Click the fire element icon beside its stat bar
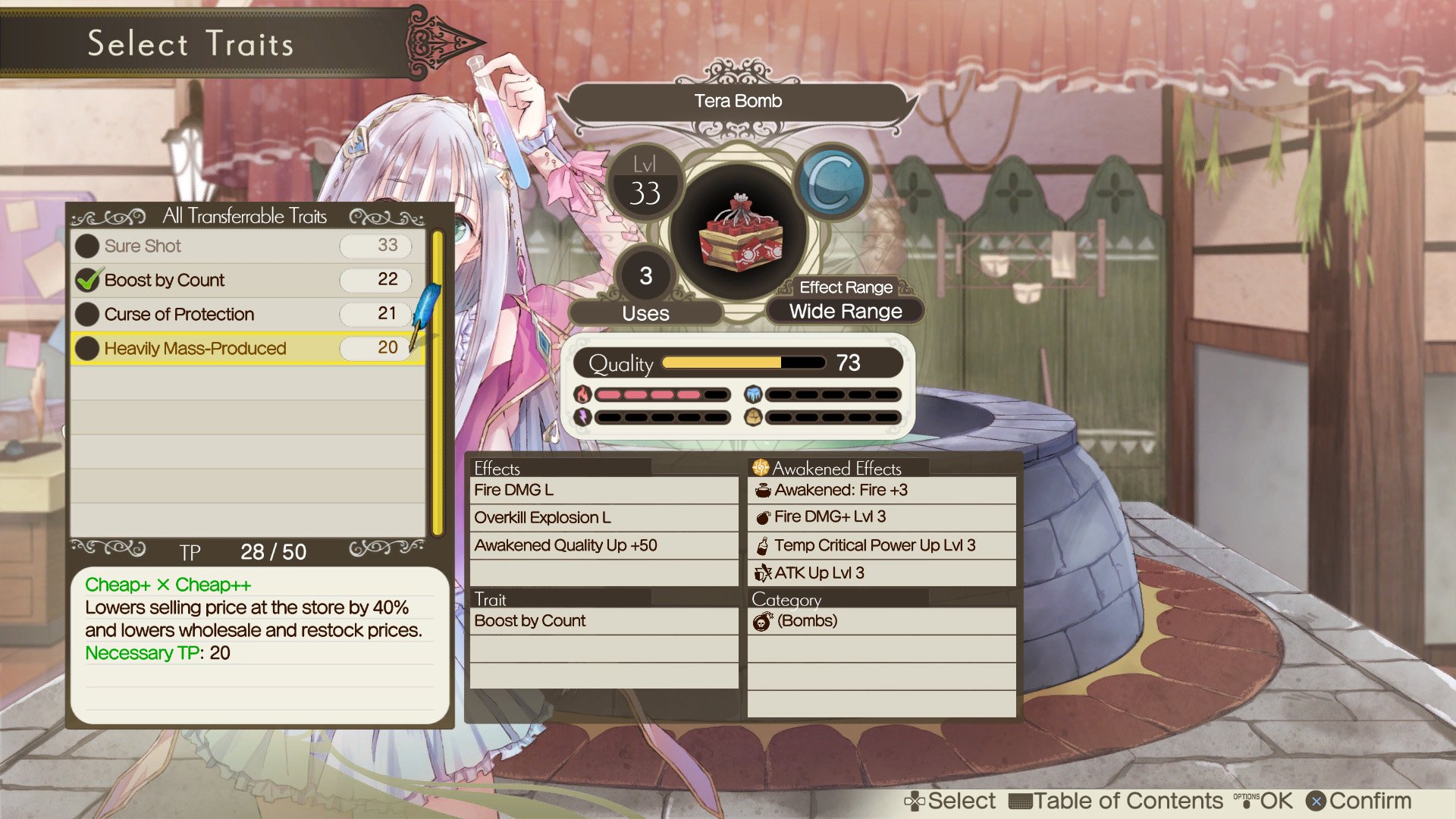1456x819 pixels. pos(581,394)
